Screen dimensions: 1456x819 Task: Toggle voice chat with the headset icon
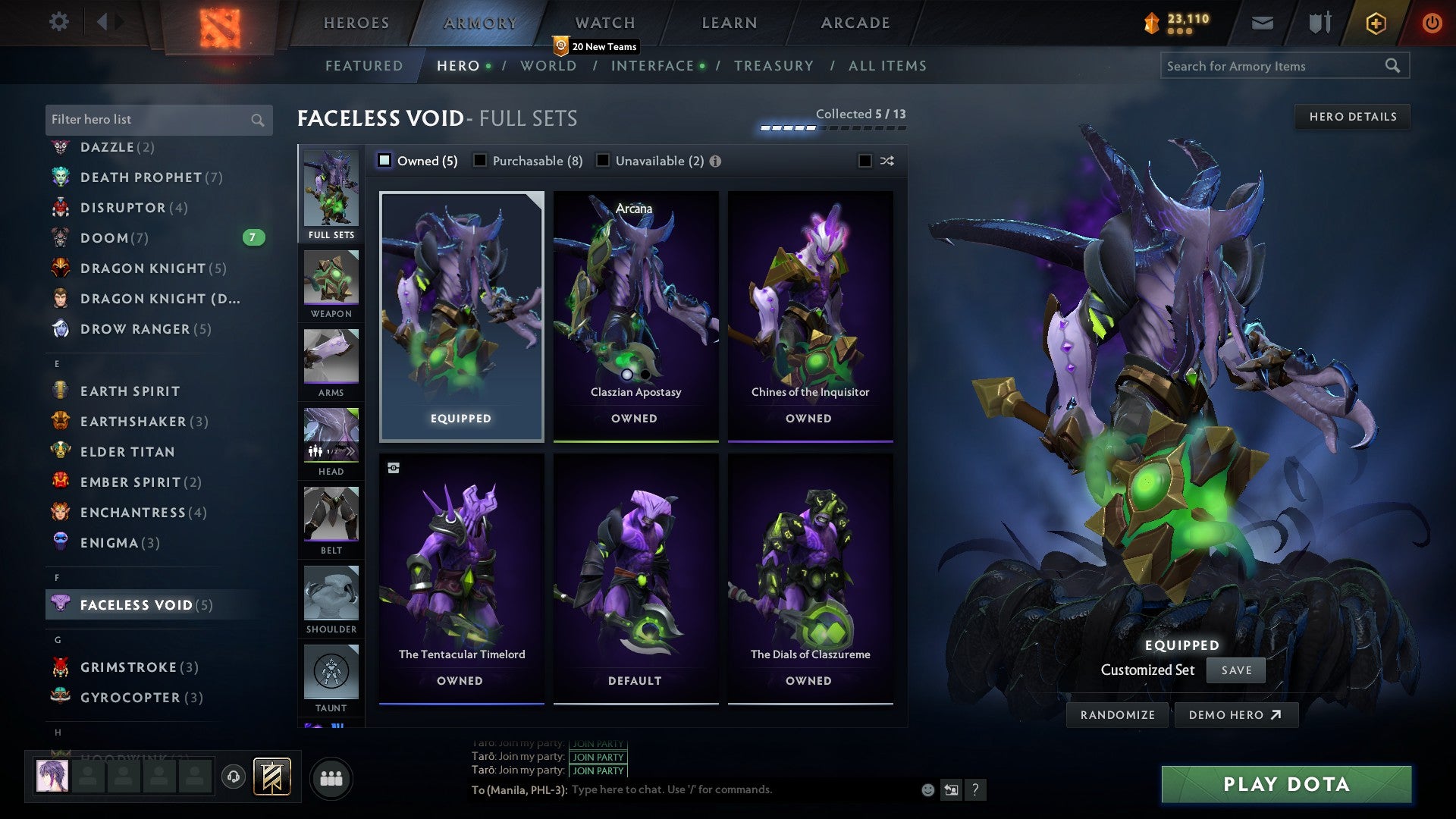234,778
